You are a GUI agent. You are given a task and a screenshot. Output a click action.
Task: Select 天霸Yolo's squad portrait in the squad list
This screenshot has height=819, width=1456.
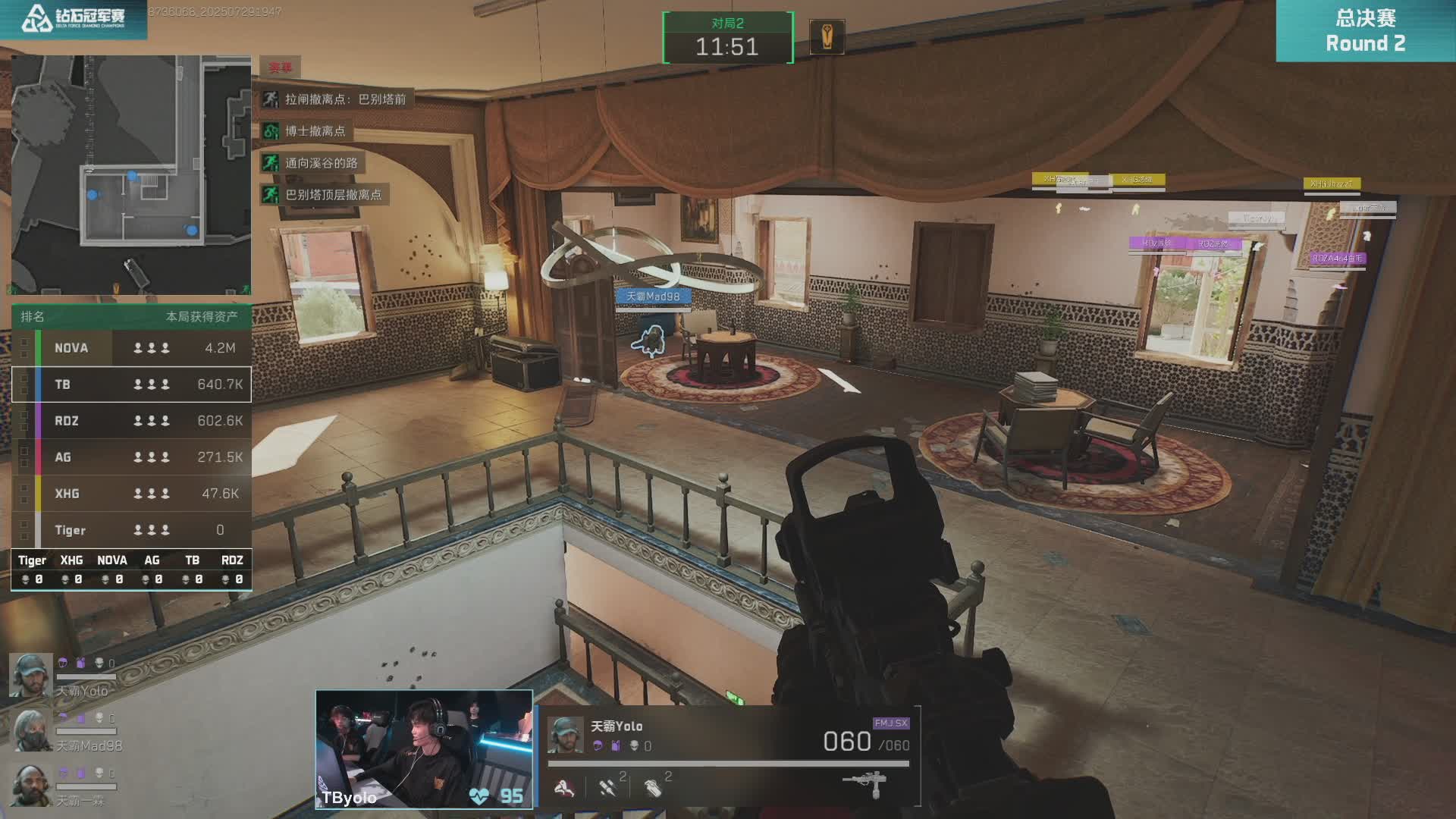pyautogui.click(x=30, y=674)
